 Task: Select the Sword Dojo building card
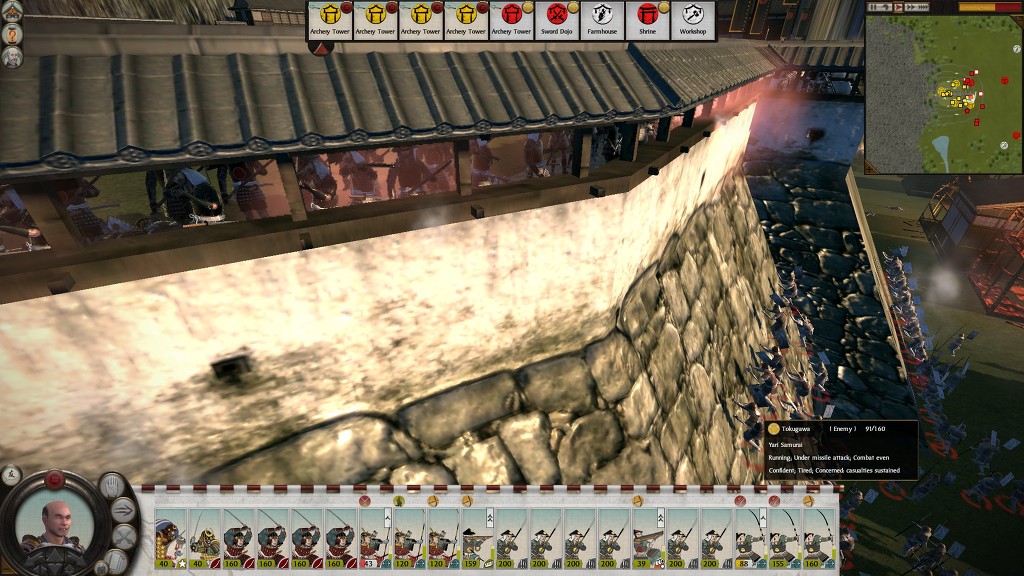pyautogui.click(x=556, y=20)
